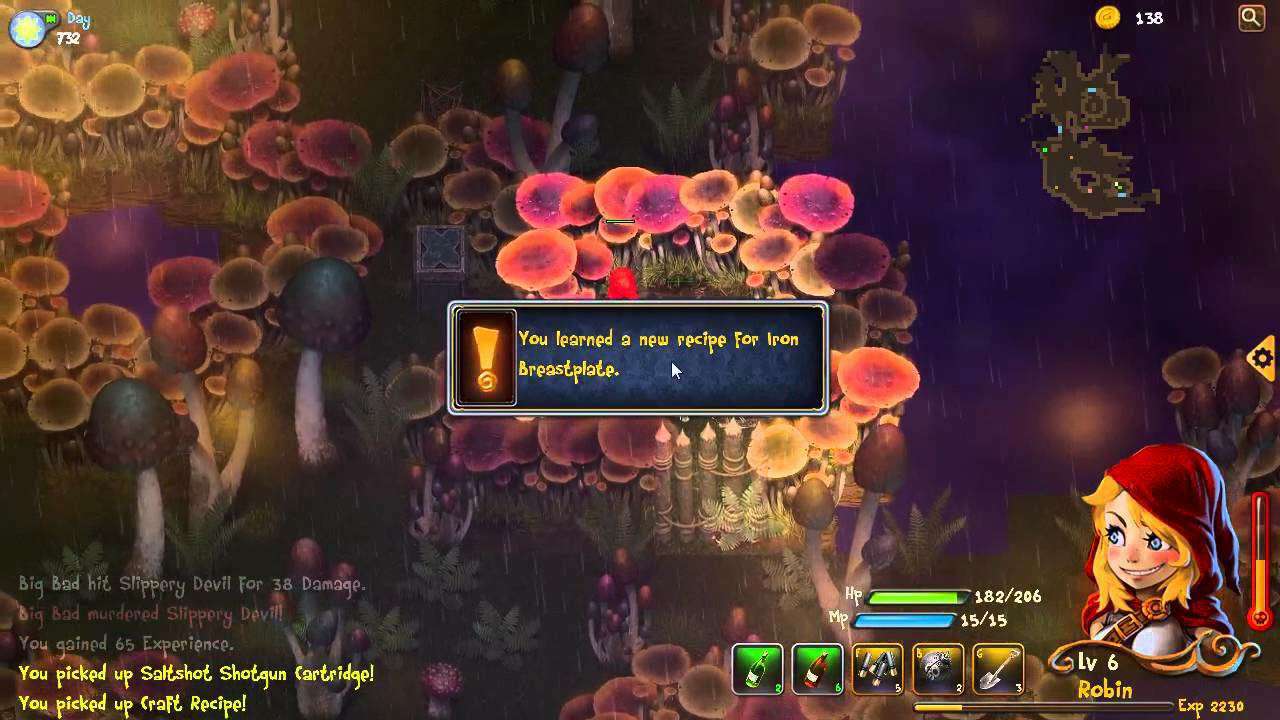
Task: Choose the skull helmet hotbar slot
Action: (x=937, y=669)
